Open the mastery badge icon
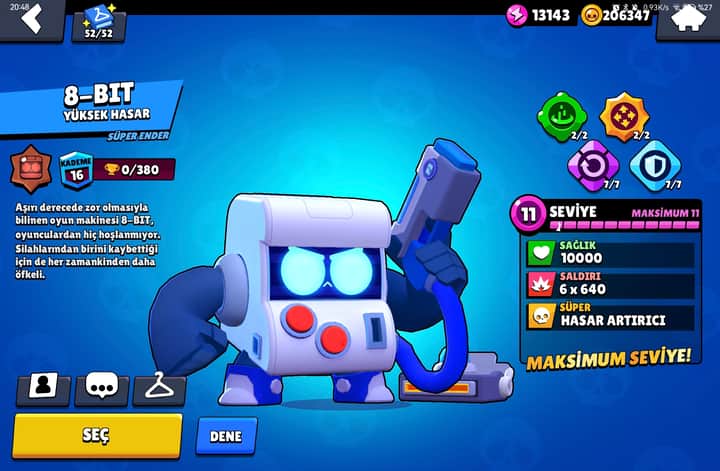The width and height of the screenshot is (720, 471). tap(30, 168)
